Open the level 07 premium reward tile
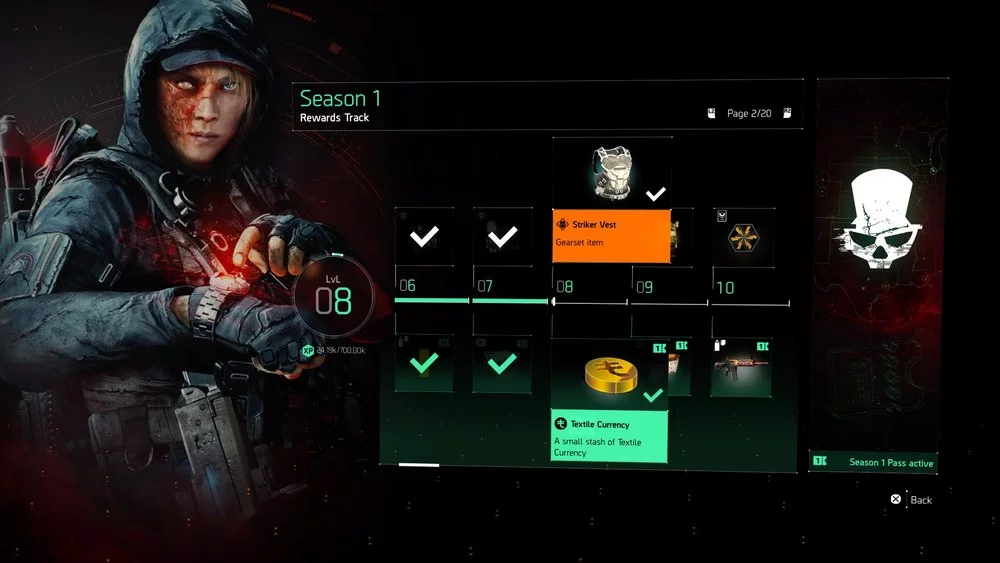Viewport: 1000px width, 563px height. (x=503, y=364)
